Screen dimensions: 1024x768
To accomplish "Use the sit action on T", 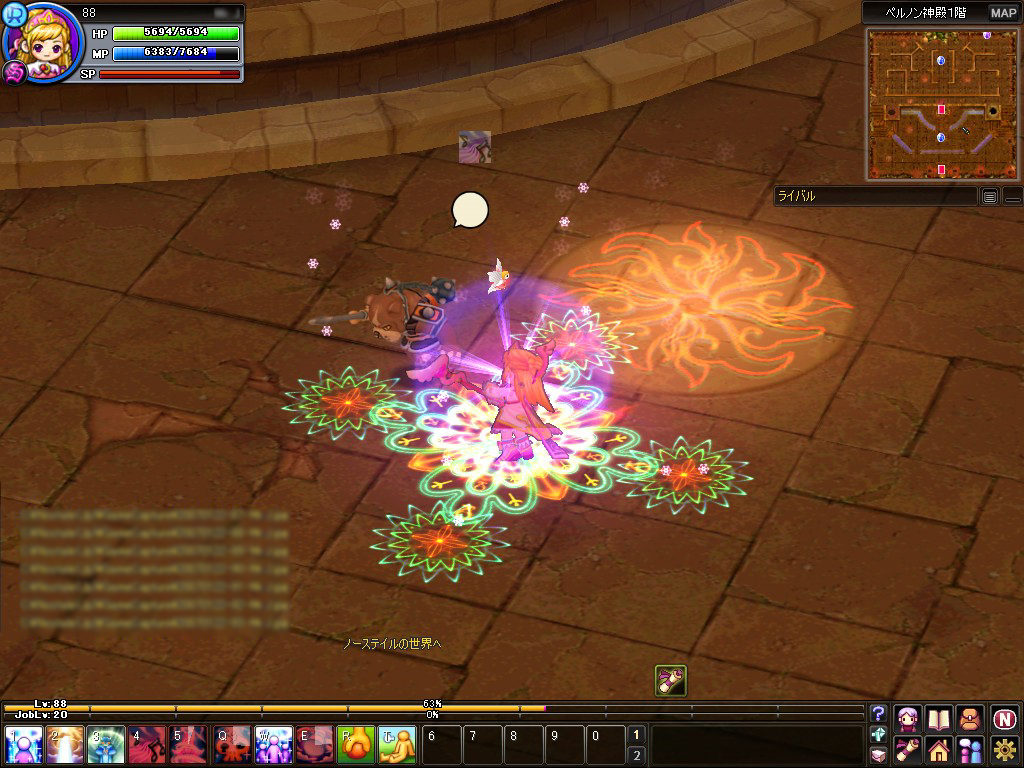I will (x=398, y=745).
